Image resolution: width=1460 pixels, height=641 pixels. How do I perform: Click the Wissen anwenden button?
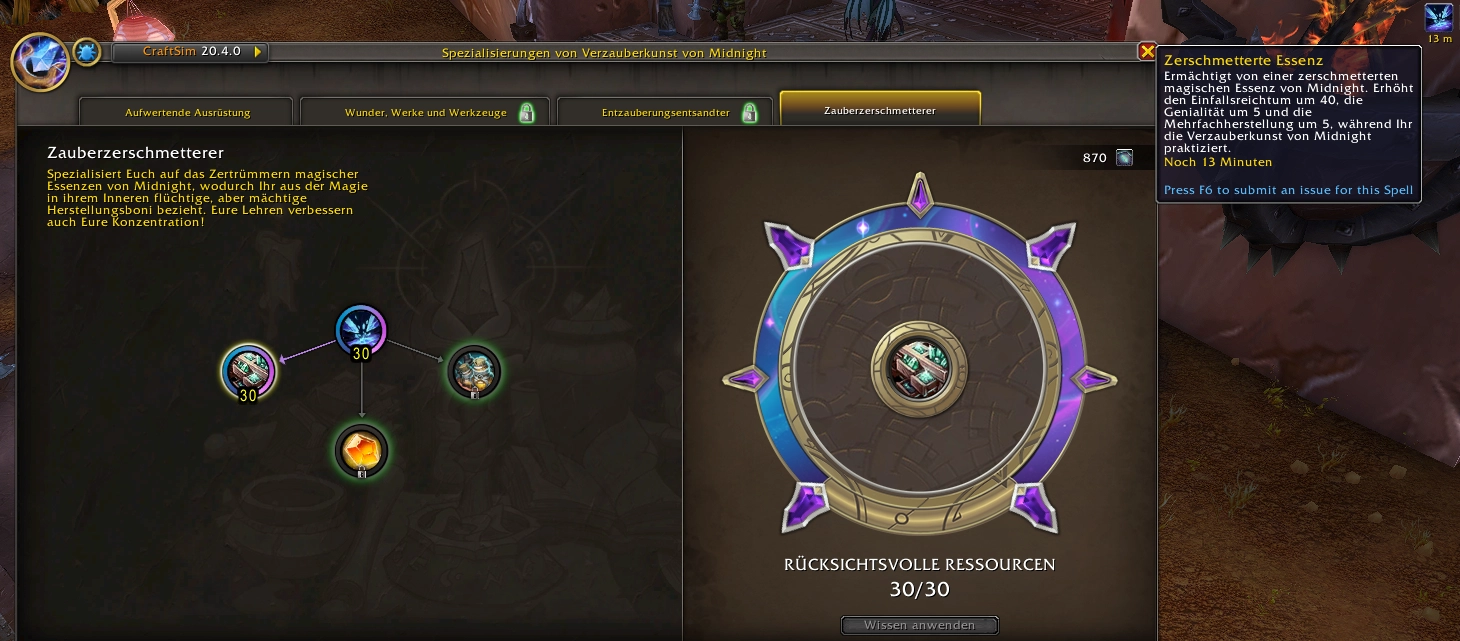pyautogui.click(x=920, y=626)
